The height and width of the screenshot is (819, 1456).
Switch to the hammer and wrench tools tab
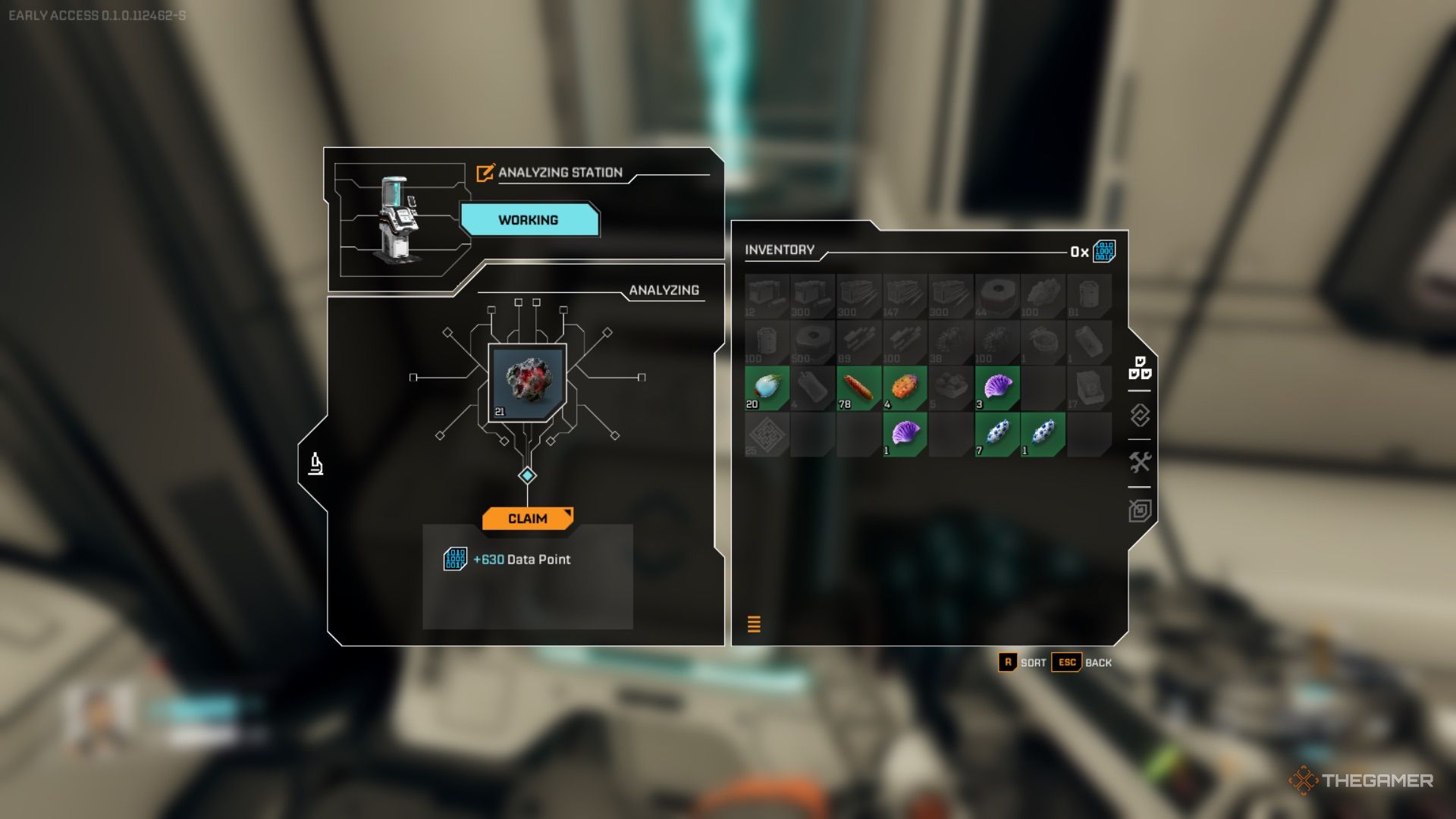click(1139, 463)
